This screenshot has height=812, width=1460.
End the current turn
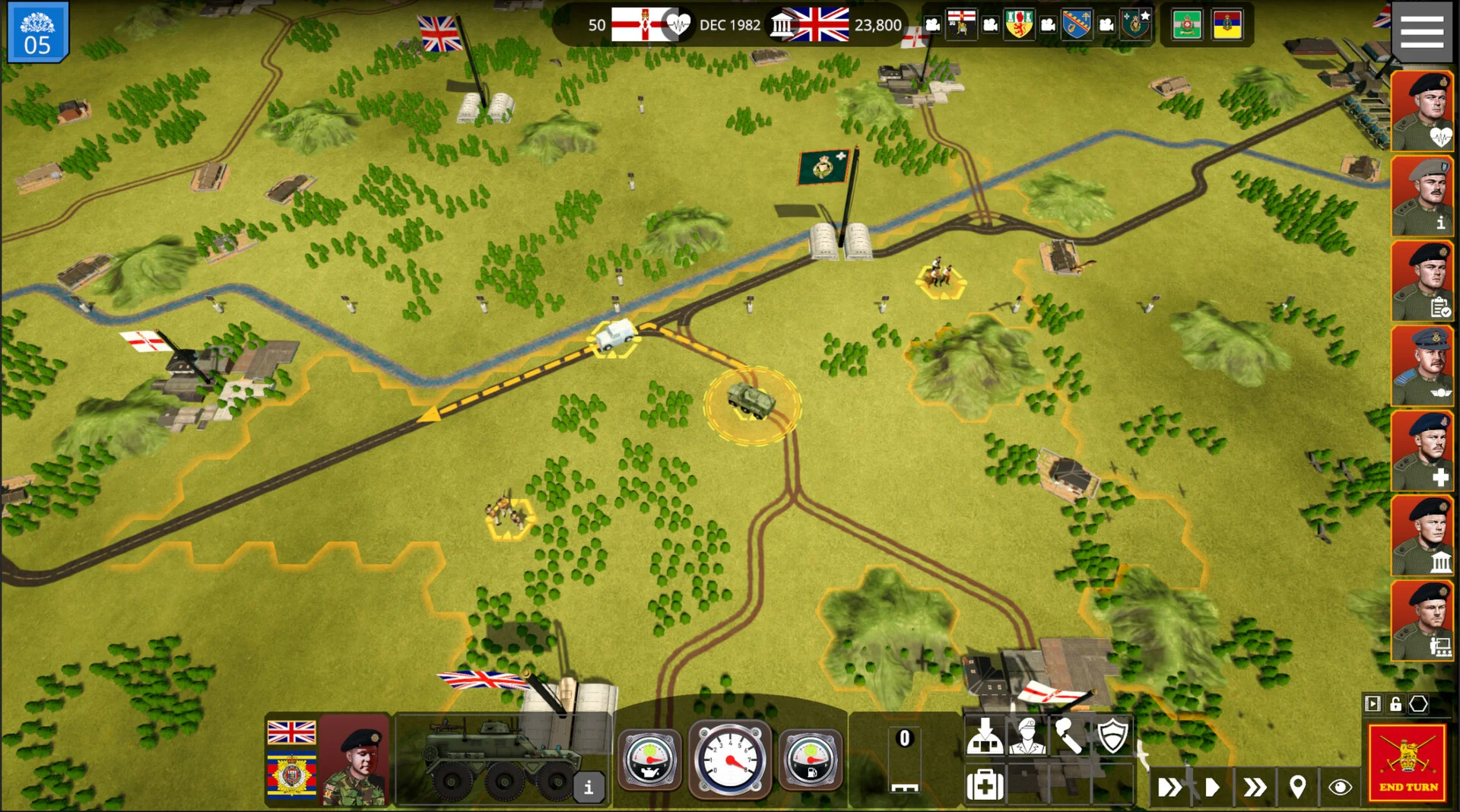tap(1407, 763)
